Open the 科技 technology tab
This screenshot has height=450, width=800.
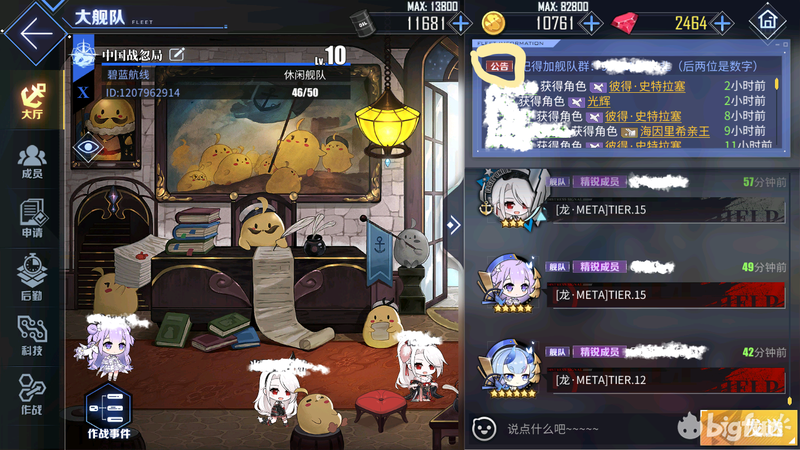(32, 335)
